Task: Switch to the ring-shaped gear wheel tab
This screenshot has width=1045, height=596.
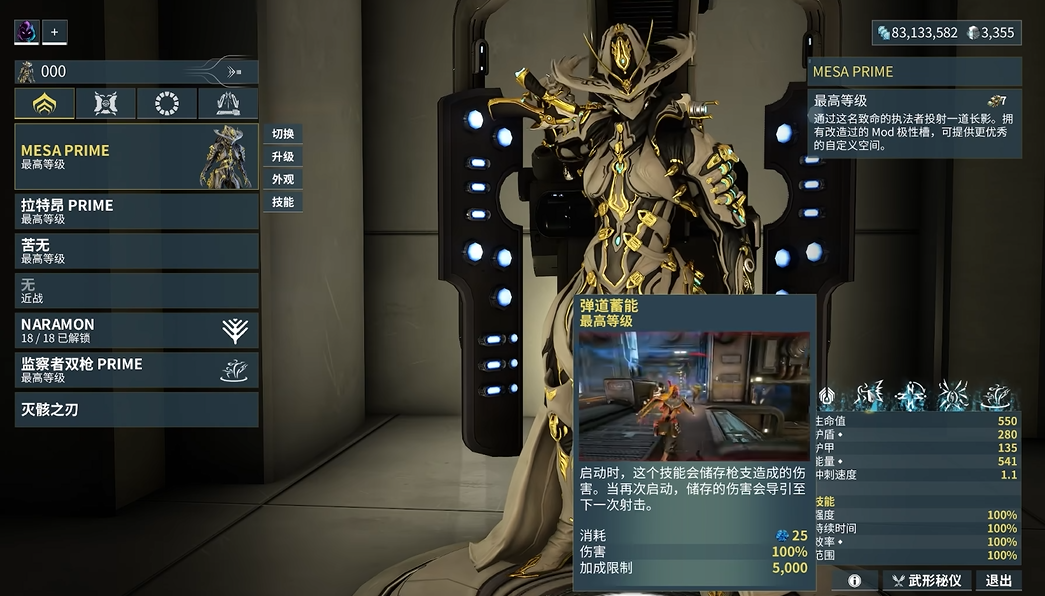Action: [167, 103]
